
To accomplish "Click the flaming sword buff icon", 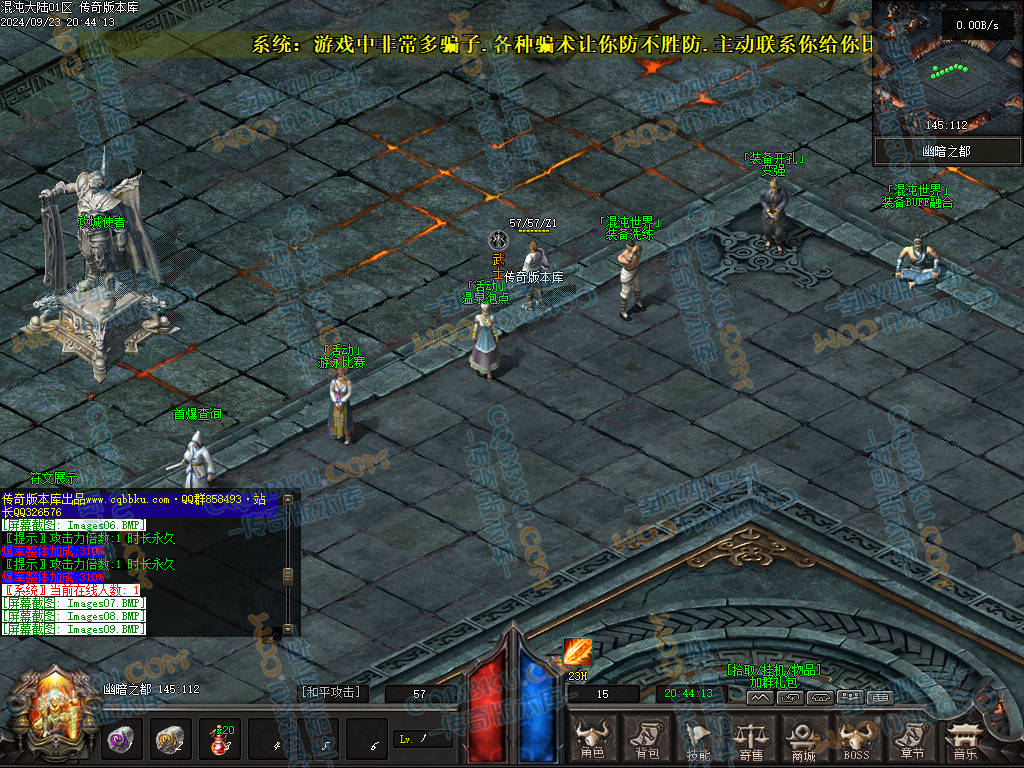I will coord(577,653).
